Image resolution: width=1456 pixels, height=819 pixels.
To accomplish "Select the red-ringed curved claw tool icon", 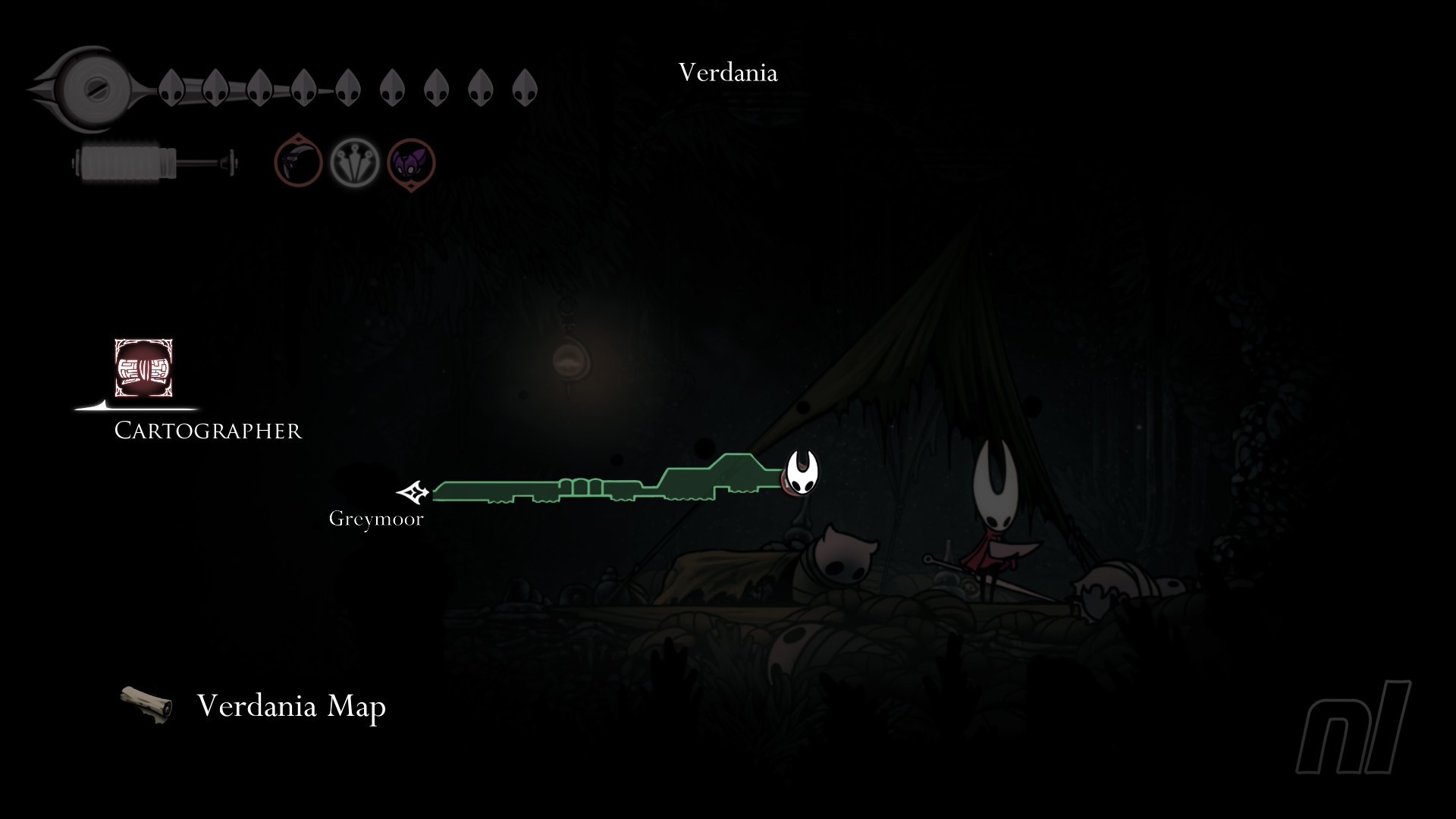I will [x=298, y=161].
